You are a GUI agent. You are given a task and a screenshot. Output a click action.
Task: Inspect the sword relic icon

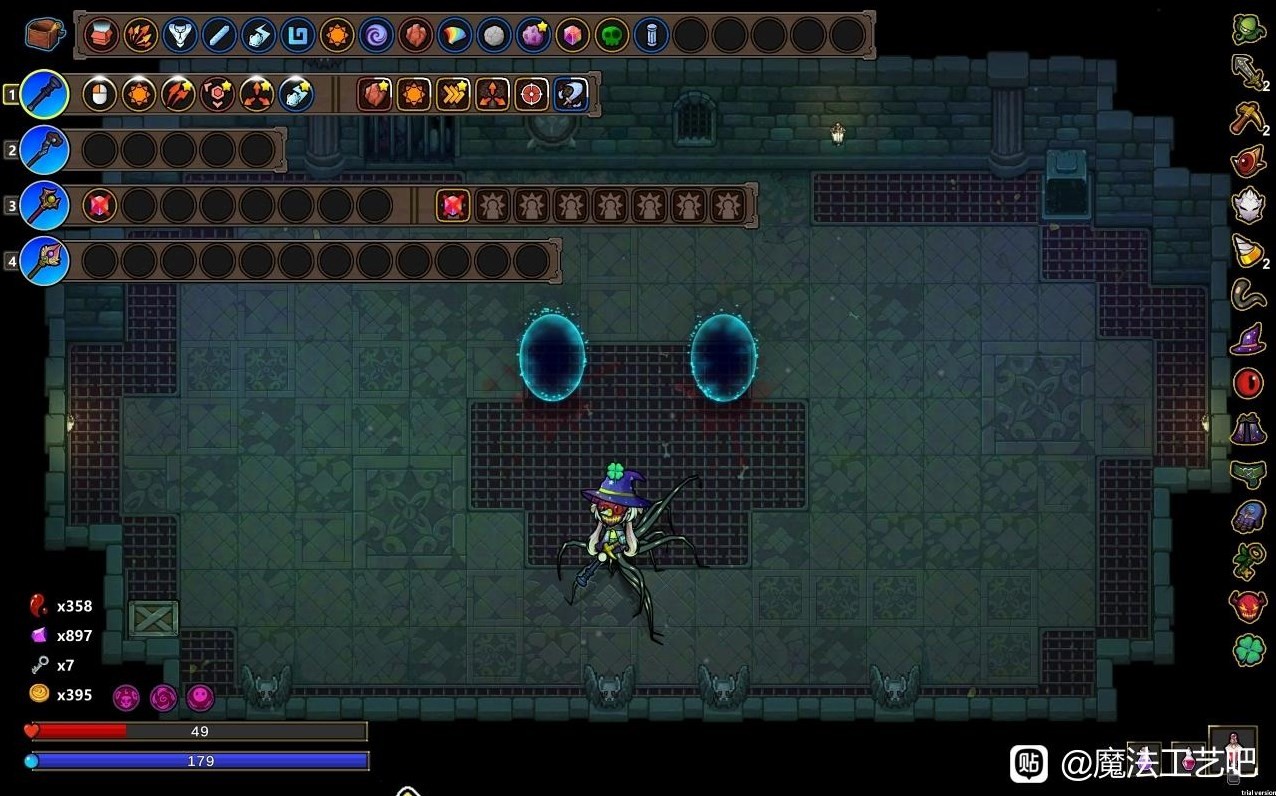point(1248,72)
